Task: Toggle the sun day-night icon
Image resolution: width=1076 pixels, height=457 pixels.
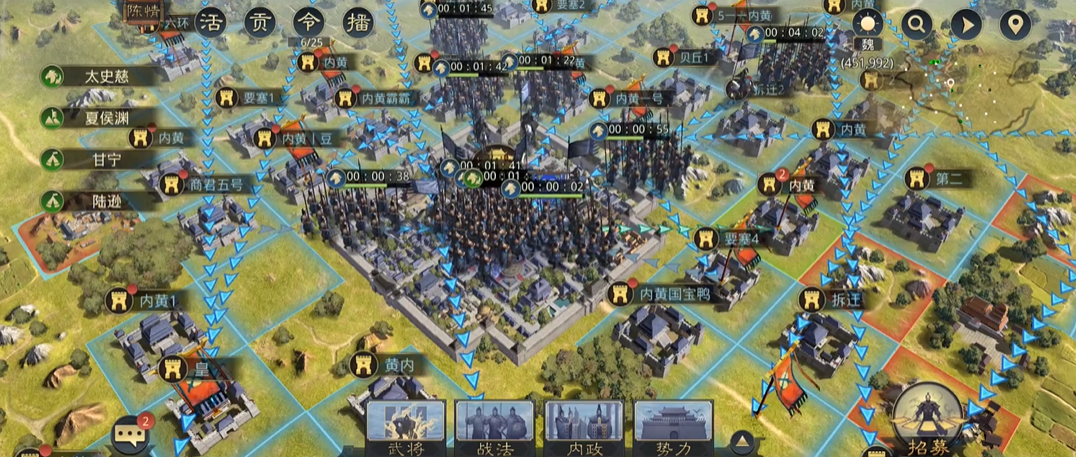Action: click(866, 25)
